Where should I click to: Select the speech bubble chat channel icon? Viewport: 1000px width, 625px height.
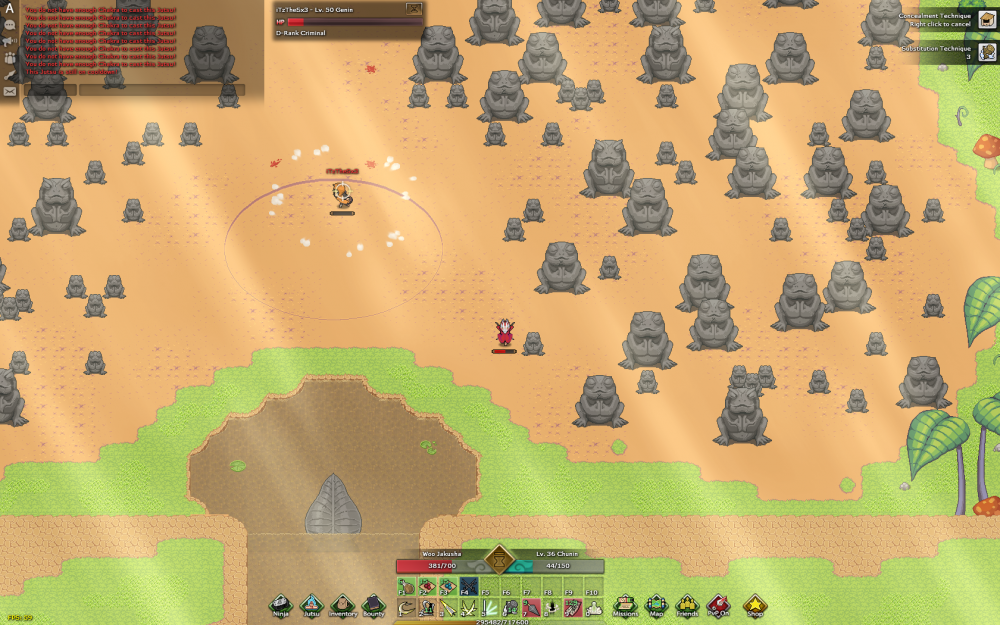(10, 23)
